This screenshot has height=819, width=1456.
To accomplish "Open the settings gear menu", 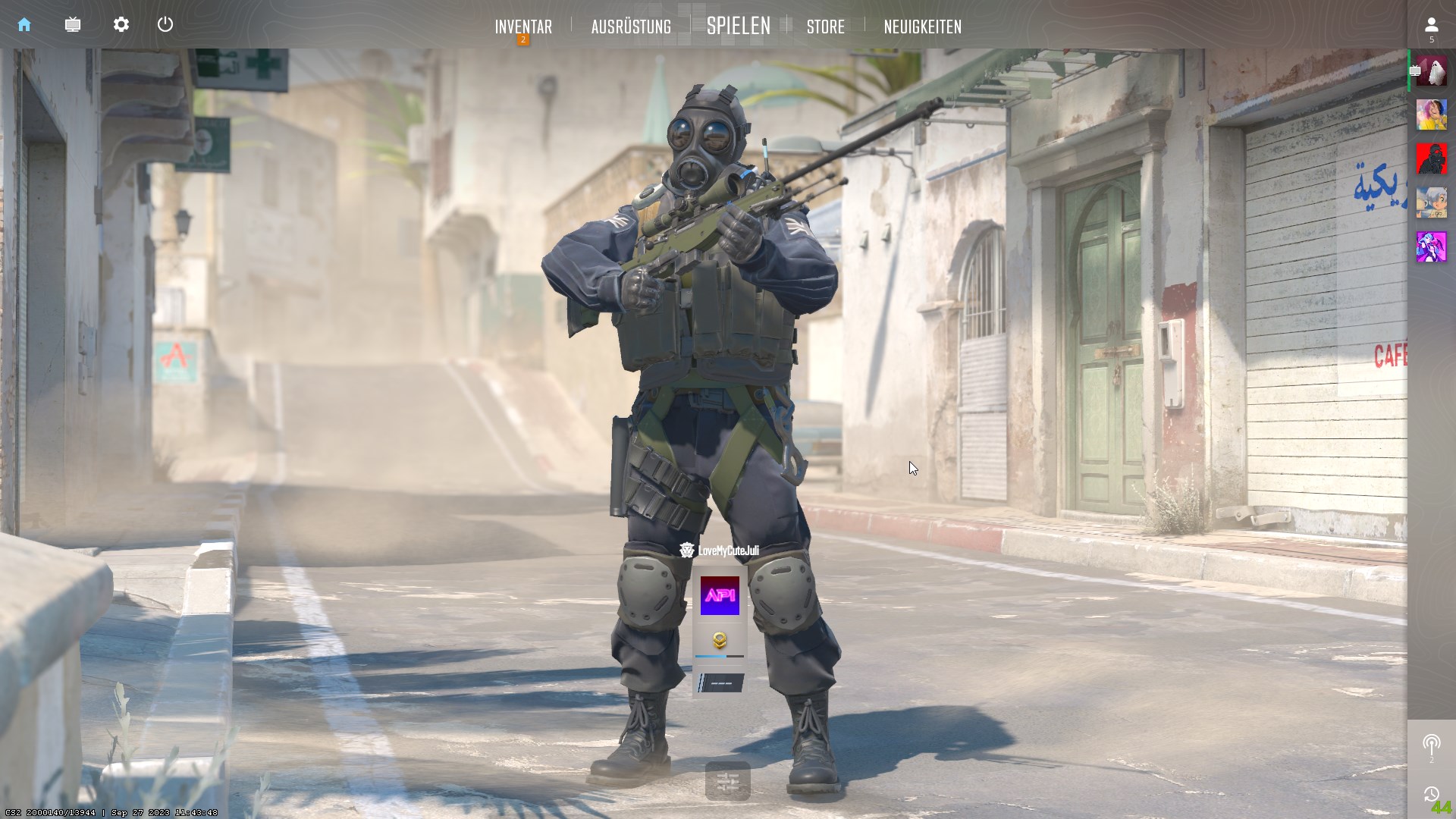I will pyautogui.click(x=121, y=25).
